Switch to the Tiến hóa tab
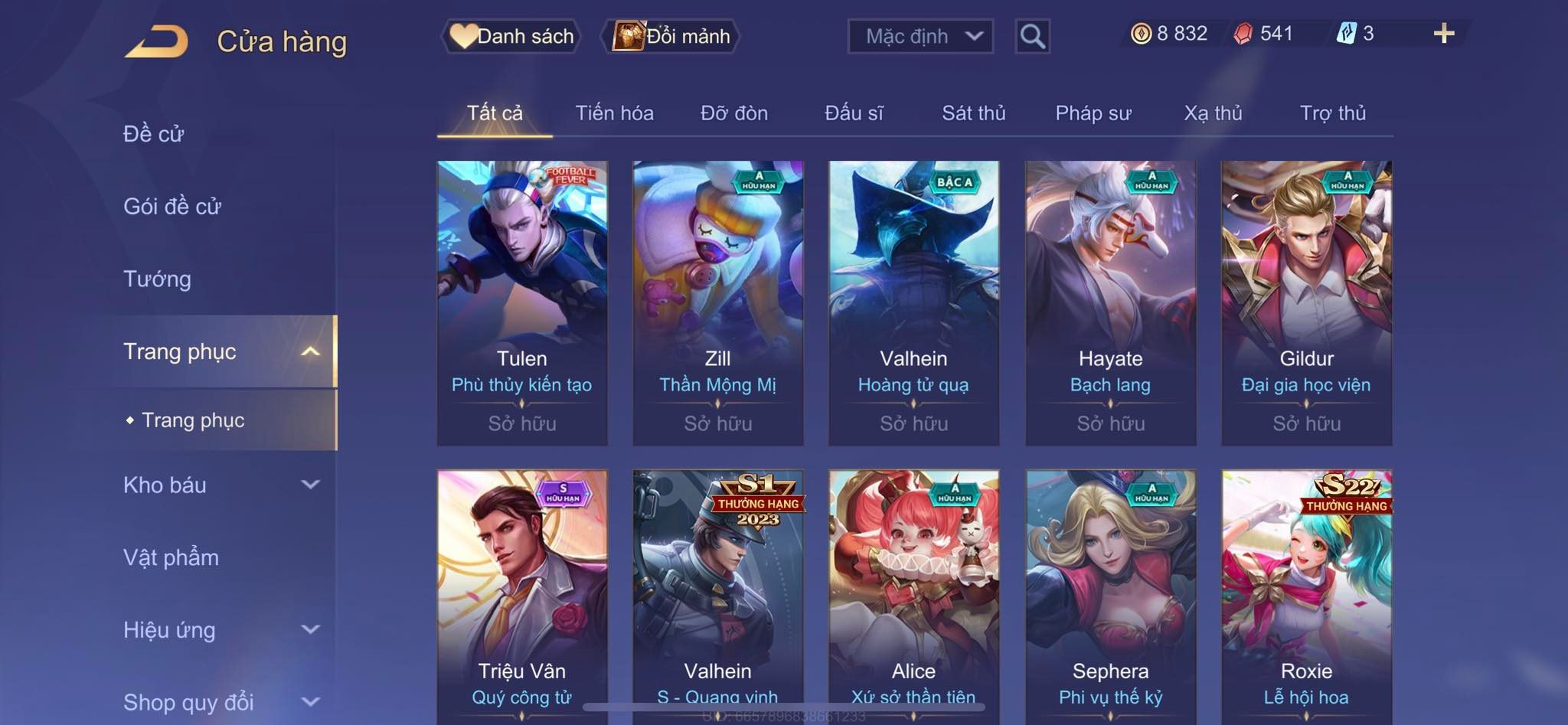 pyautogui.click(x=614, y=113)
